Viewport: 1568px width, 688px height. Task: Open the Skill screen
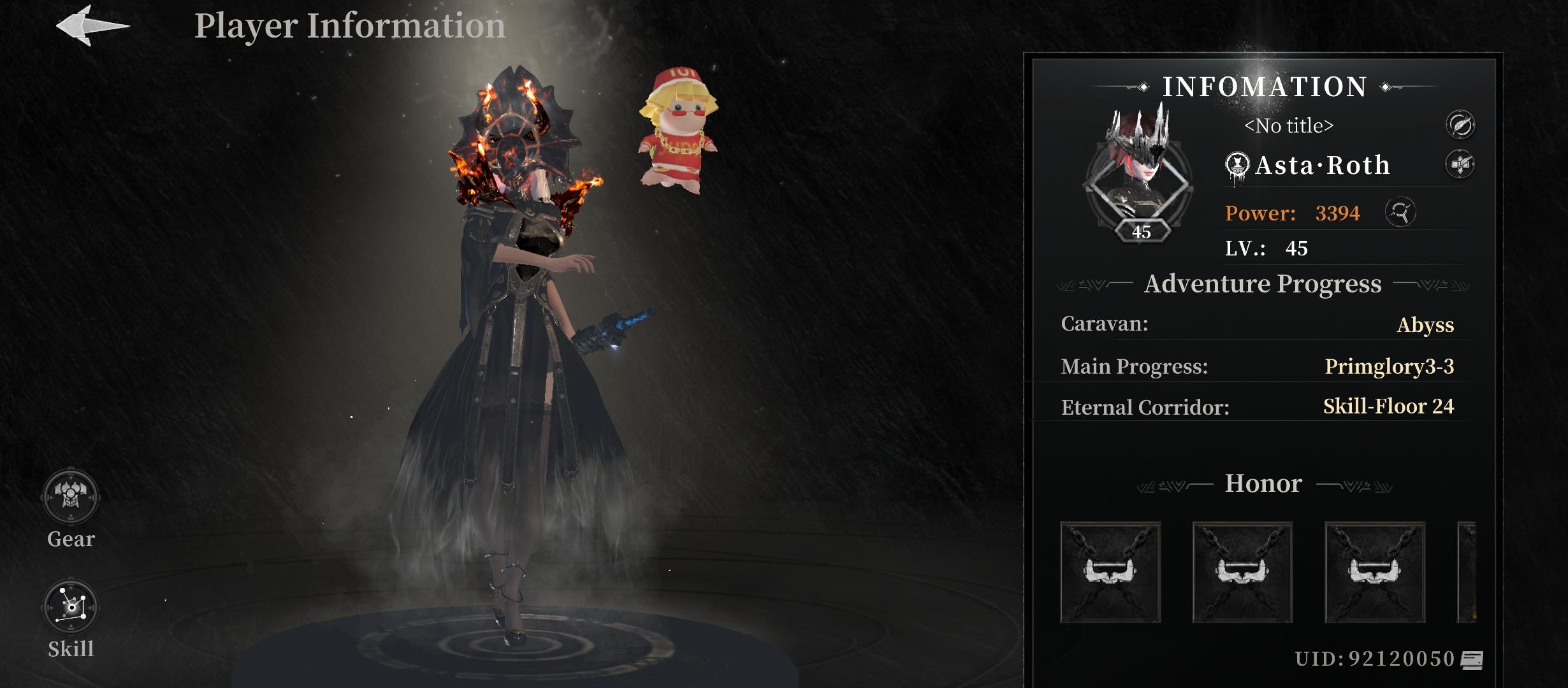click(70, 608)
